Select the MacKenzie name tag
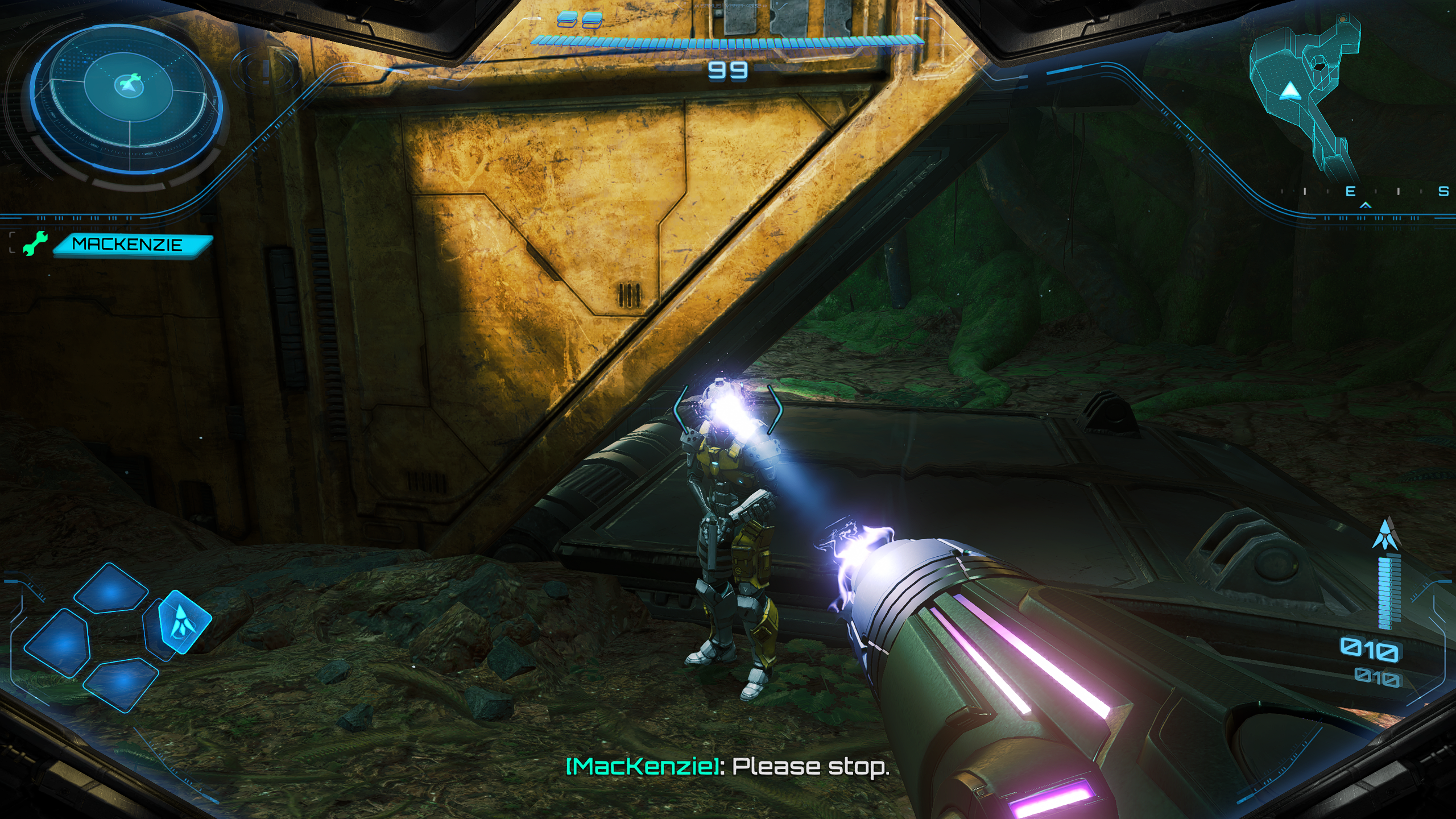1456x819 pixels. [x=131, y=245]
